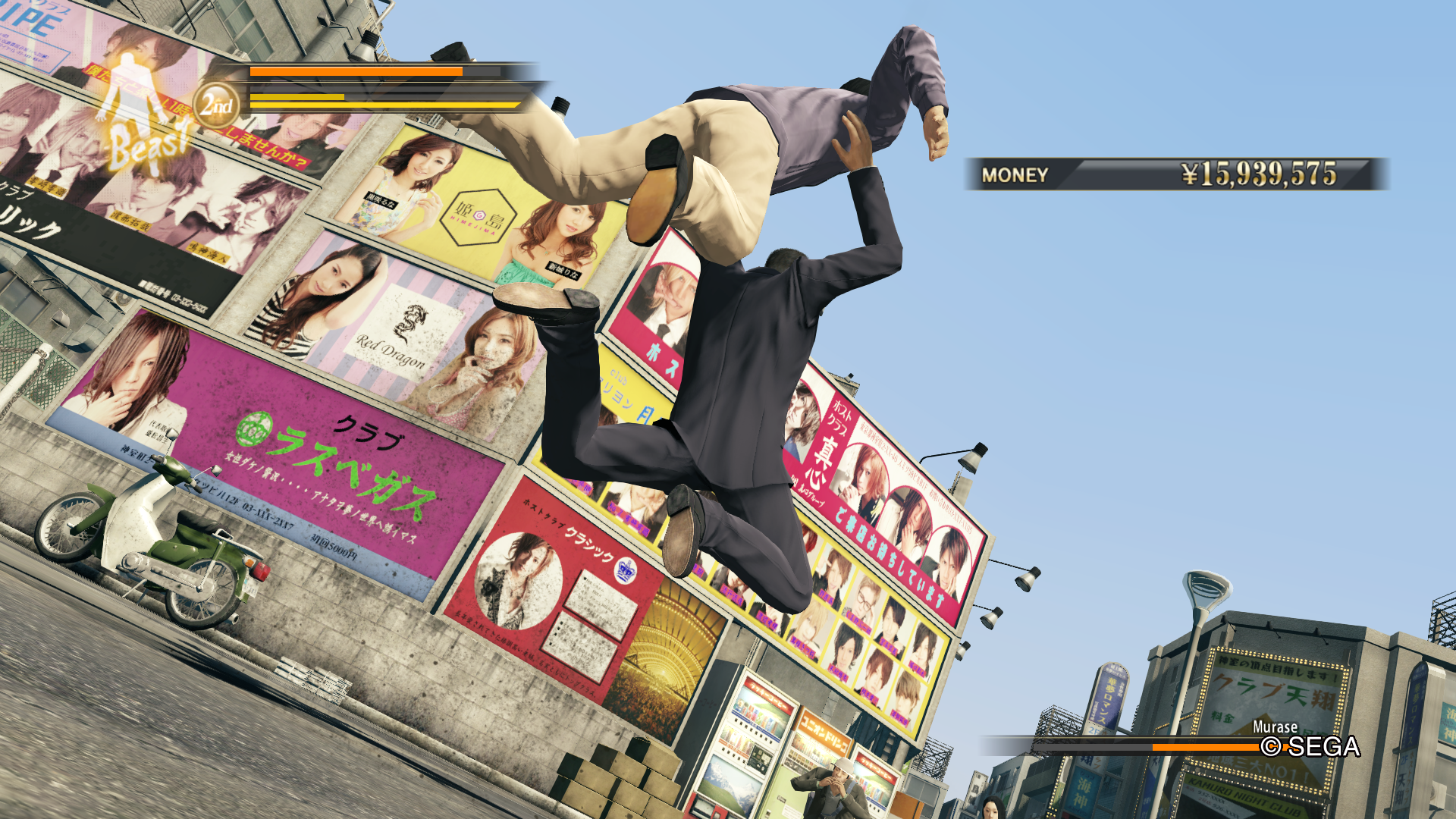Click the Beast fighting style icon

pyautogui.click(x=142, y=114)
